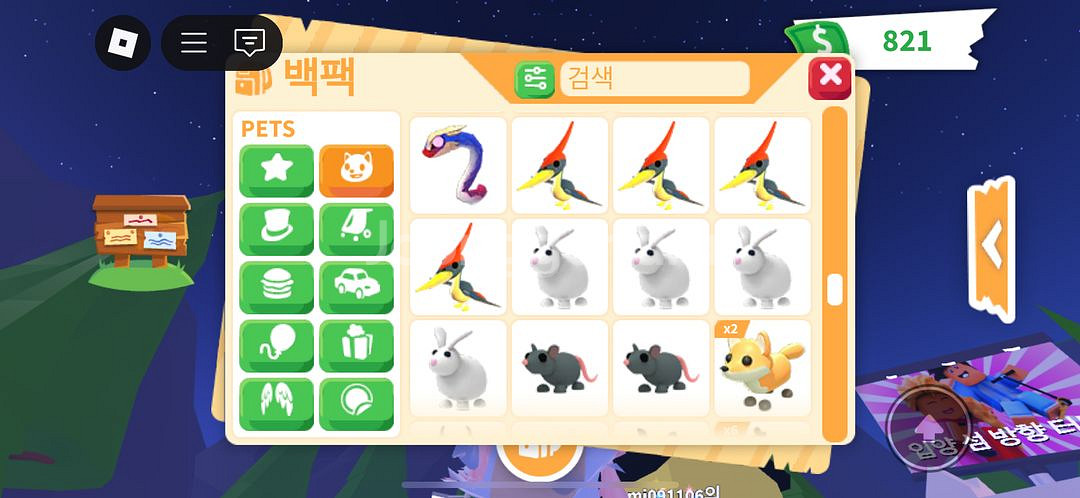Select the cat face pets category
Image resolution: width=1080 pixels, height=498 pixels.
click(356, 170)
